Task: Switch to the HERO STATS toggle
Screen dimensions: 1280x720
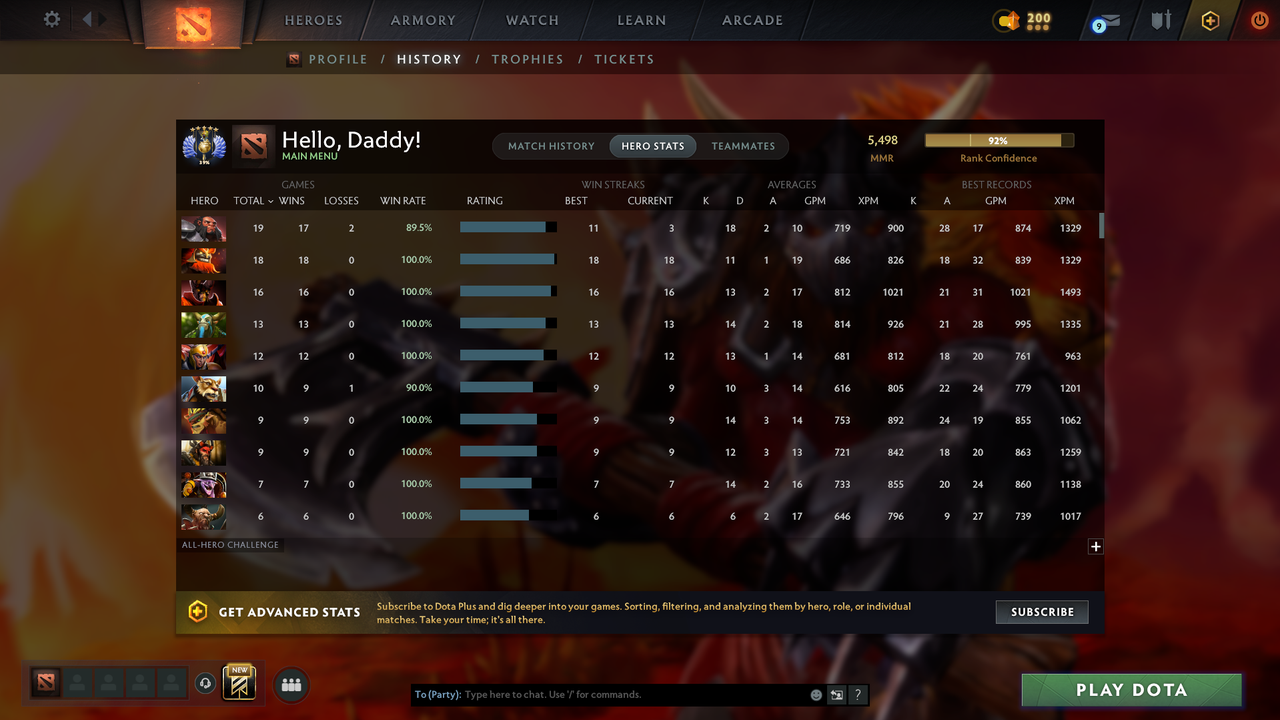Action: [x=652, y=146]
